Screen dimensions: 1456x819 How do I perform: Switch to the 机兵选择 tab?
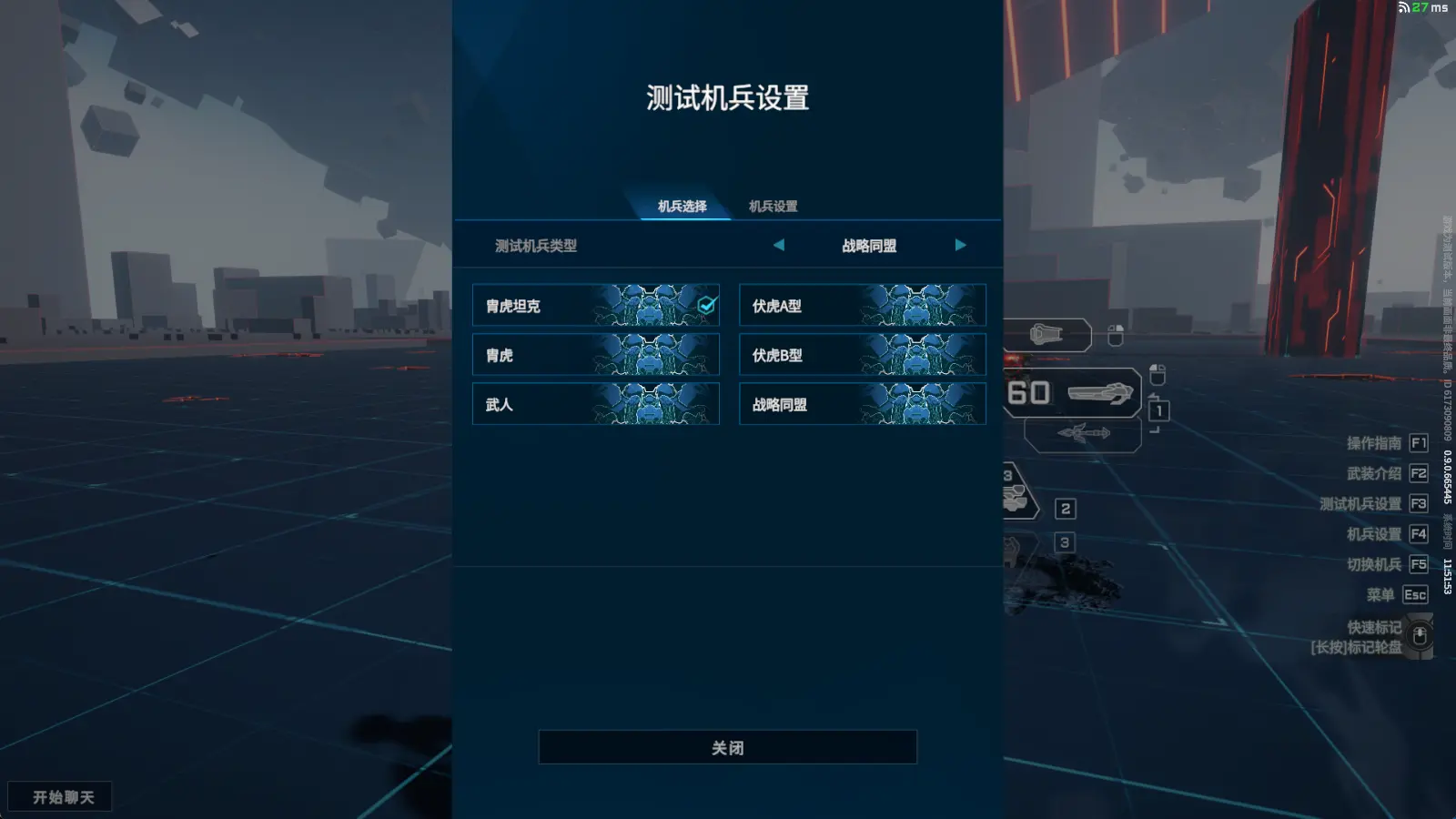pos(682,207)
